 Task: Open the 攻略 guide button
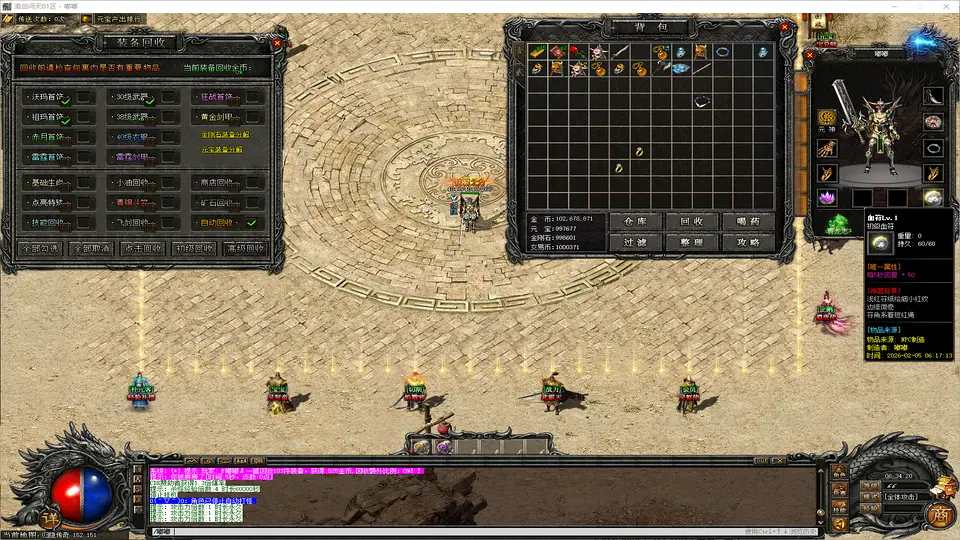pos(747,242)
